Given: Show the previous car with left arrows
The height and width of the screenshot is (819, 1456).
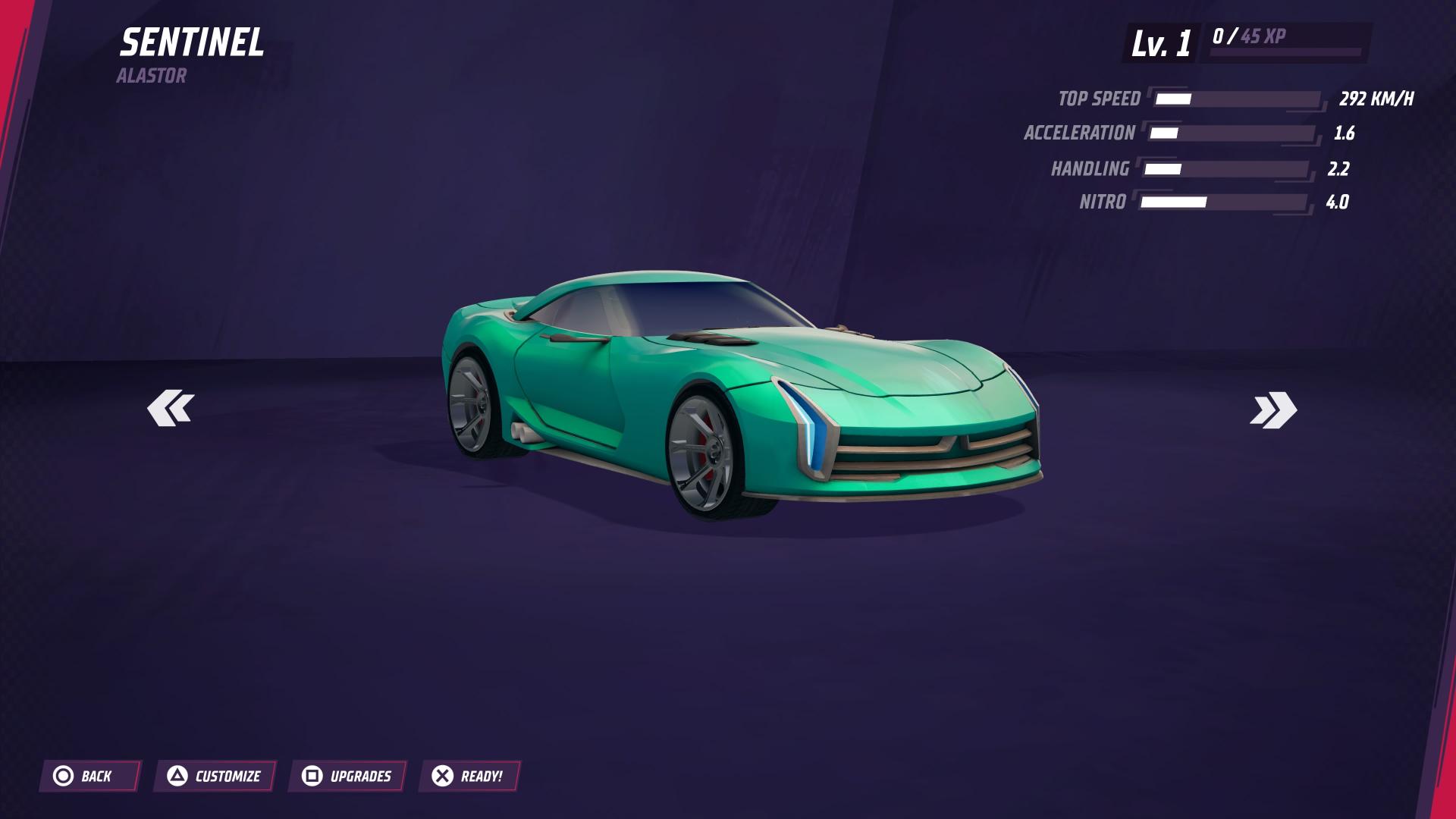Looking at the screenshot, I should [171, 409].
